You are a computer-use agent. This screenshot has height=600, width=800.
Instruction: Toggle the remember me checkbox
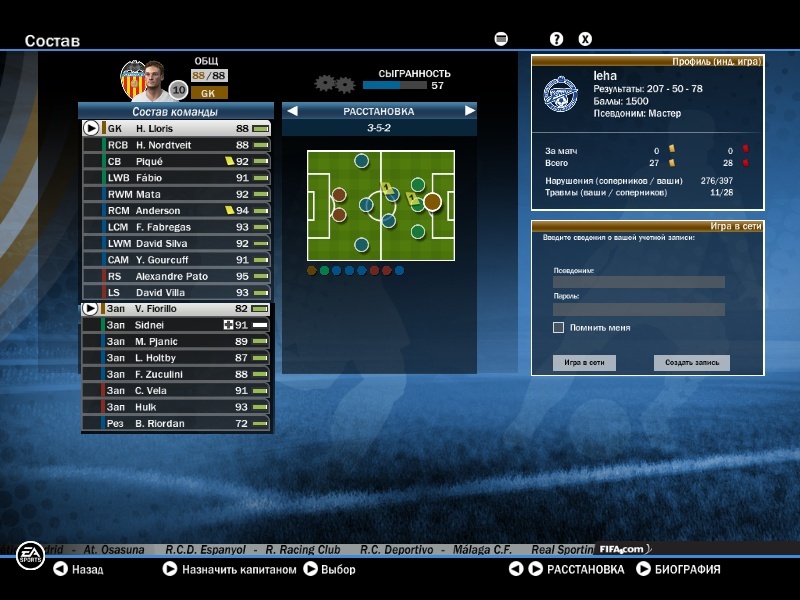558,327
